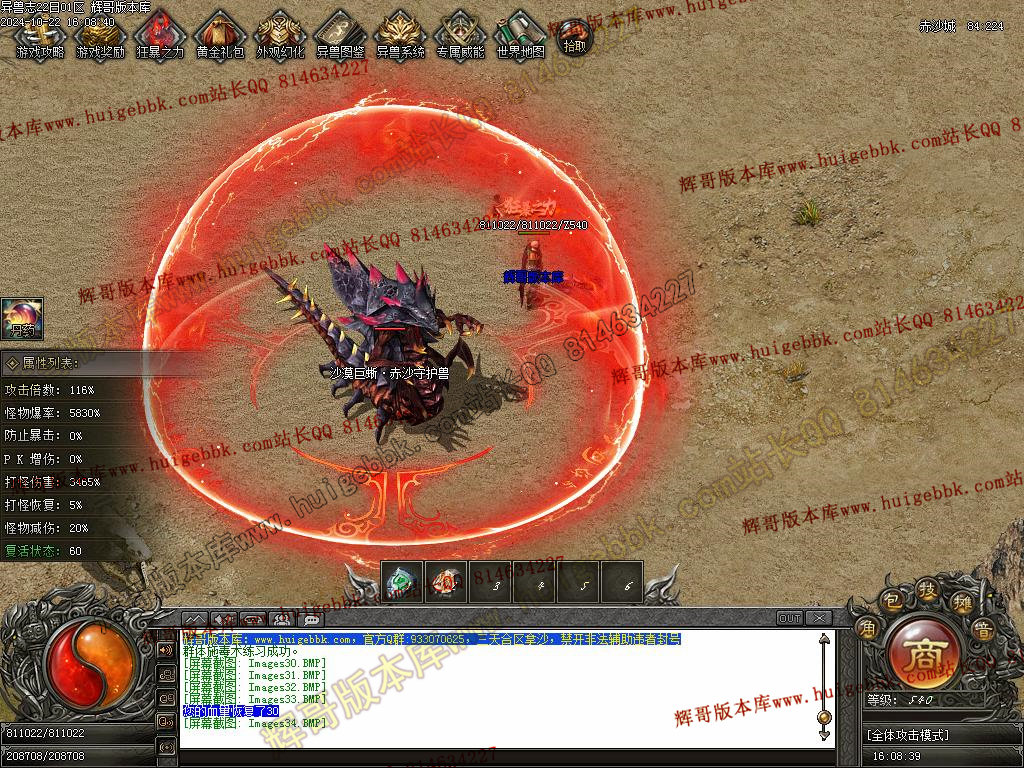Open the 游戏攻略 game guide
This screenshot has height=768, width=1024.
[40, 35]
